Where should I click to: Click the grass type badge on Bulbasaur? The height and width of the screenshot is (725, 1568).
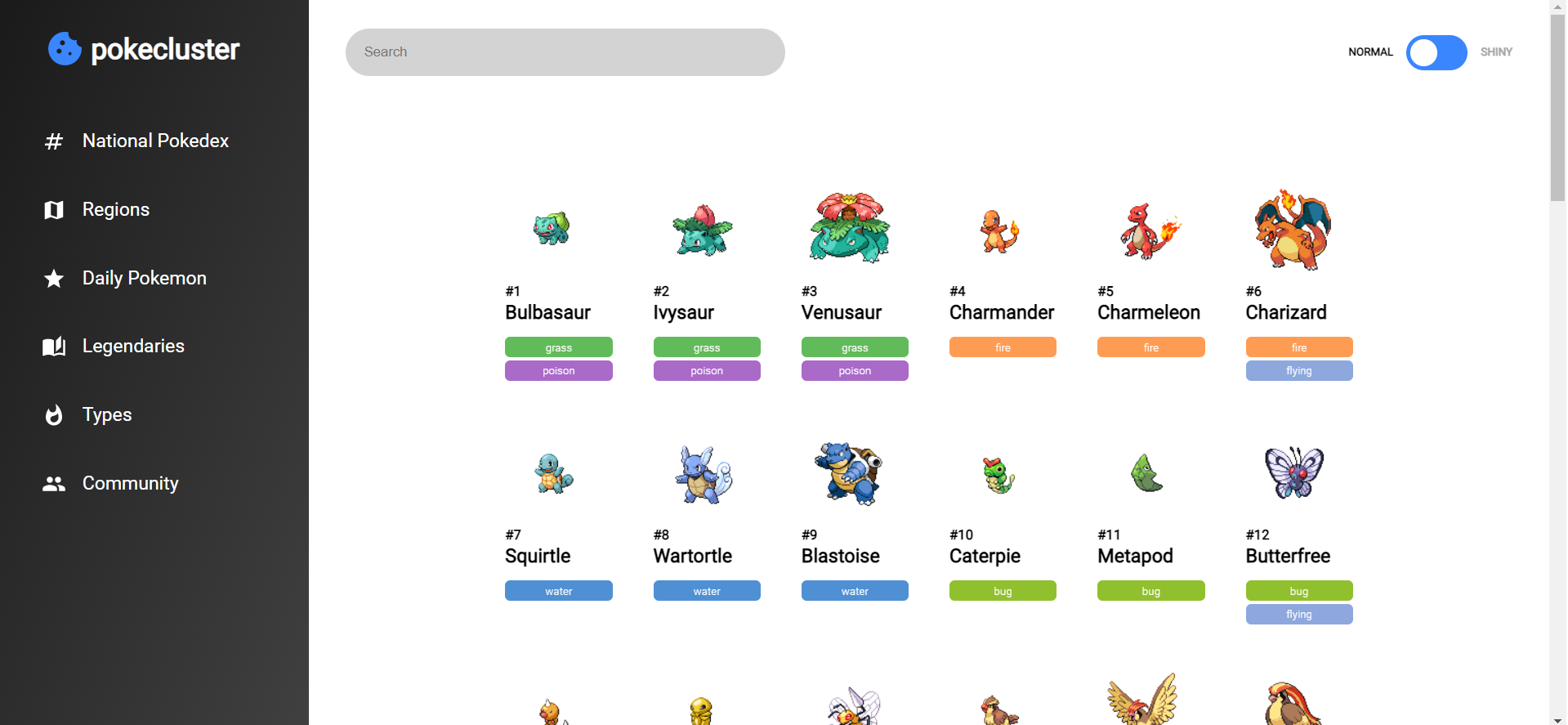pyautogui.click(x=558, y=347)
